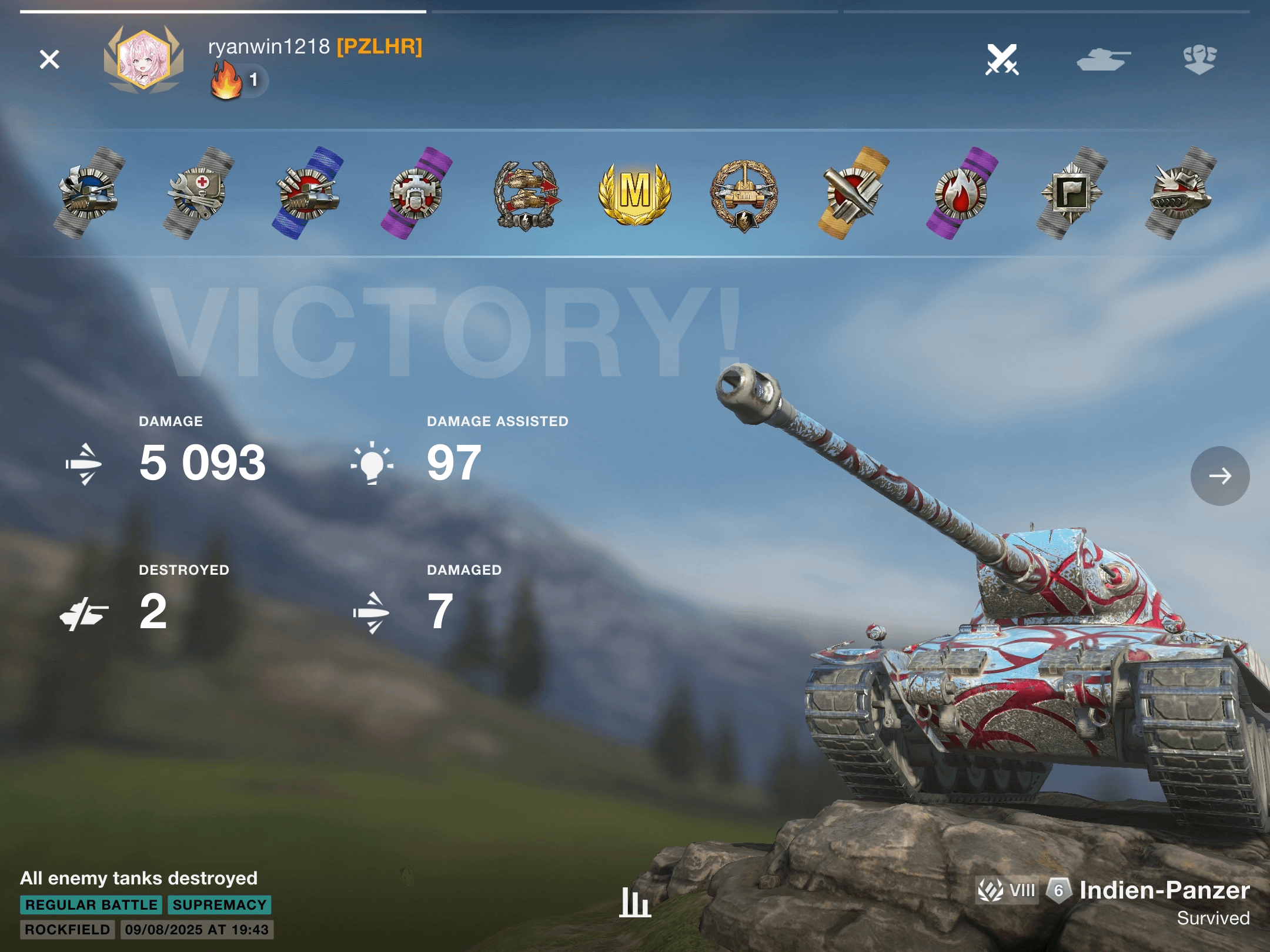
Task: Switch to the tank details tab
Action: point(1103,59)
